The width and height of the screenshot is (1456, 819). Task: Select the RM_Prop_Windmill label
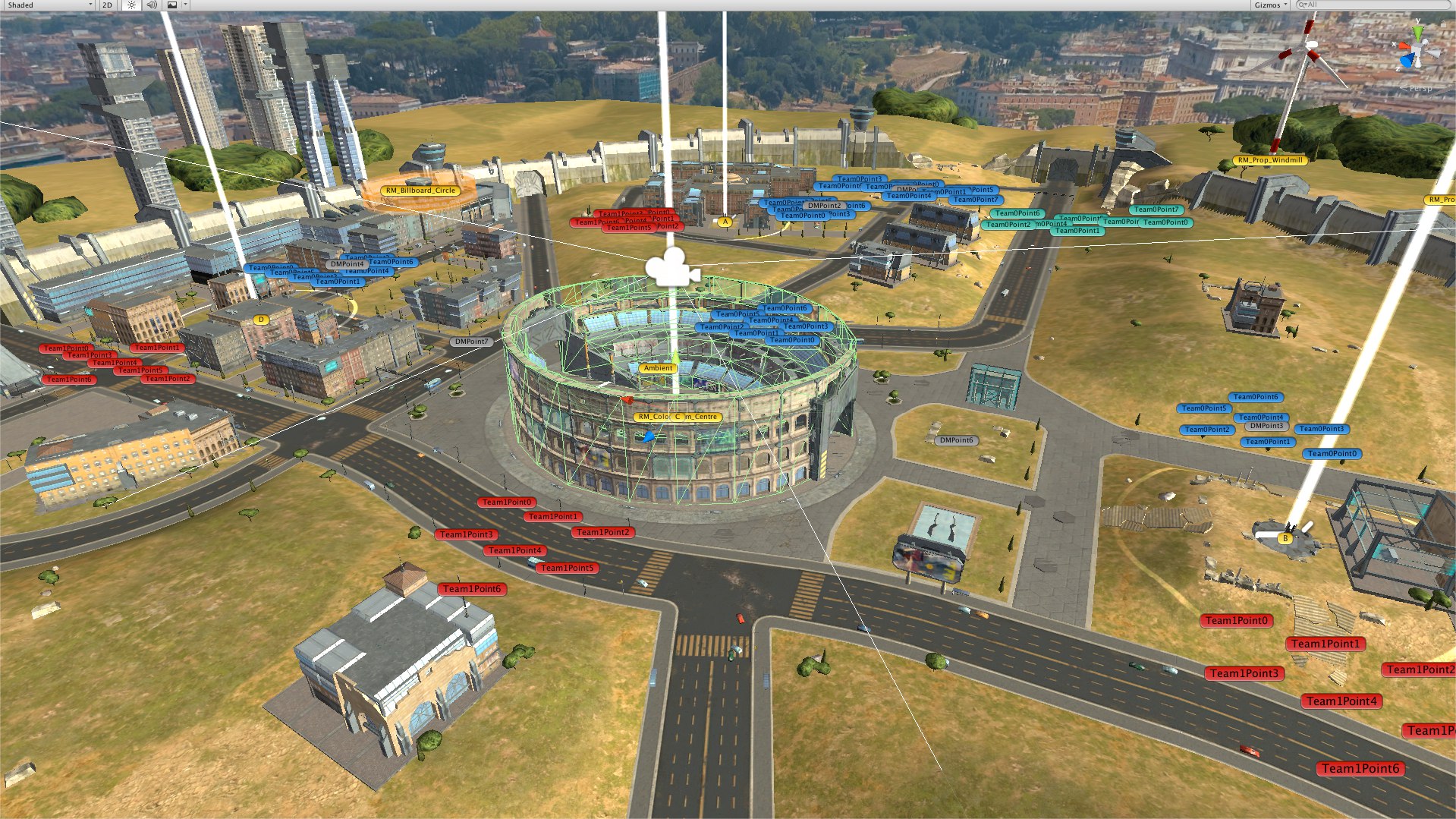tap(1270, 160)
